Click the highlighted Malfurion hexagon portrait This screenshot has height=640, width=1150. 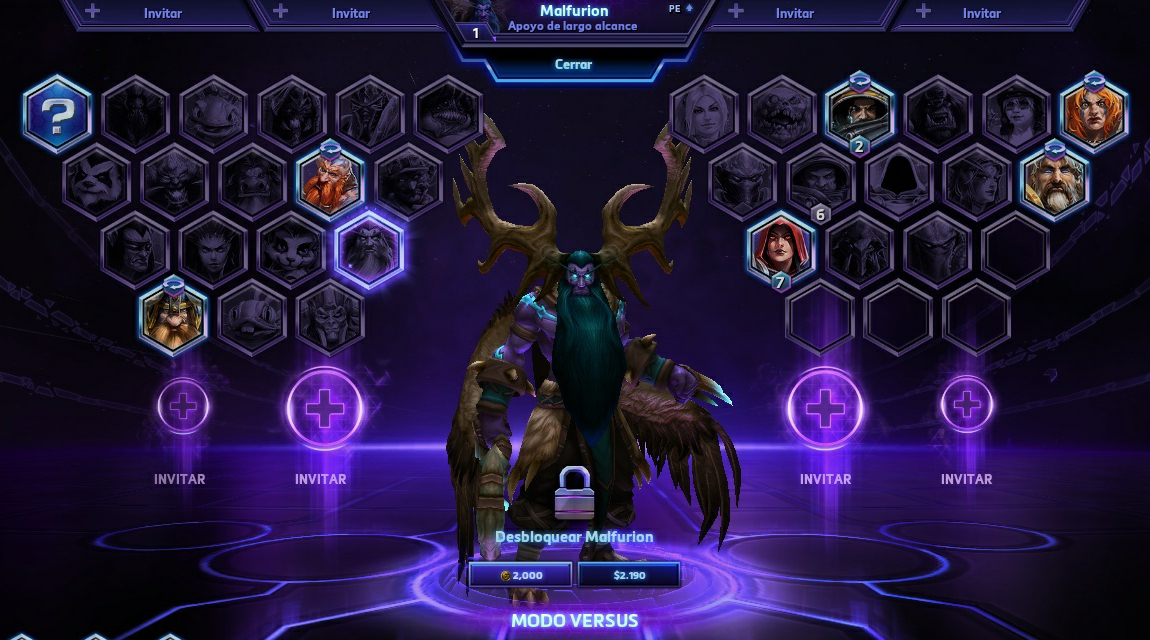[x=369, y=249]
